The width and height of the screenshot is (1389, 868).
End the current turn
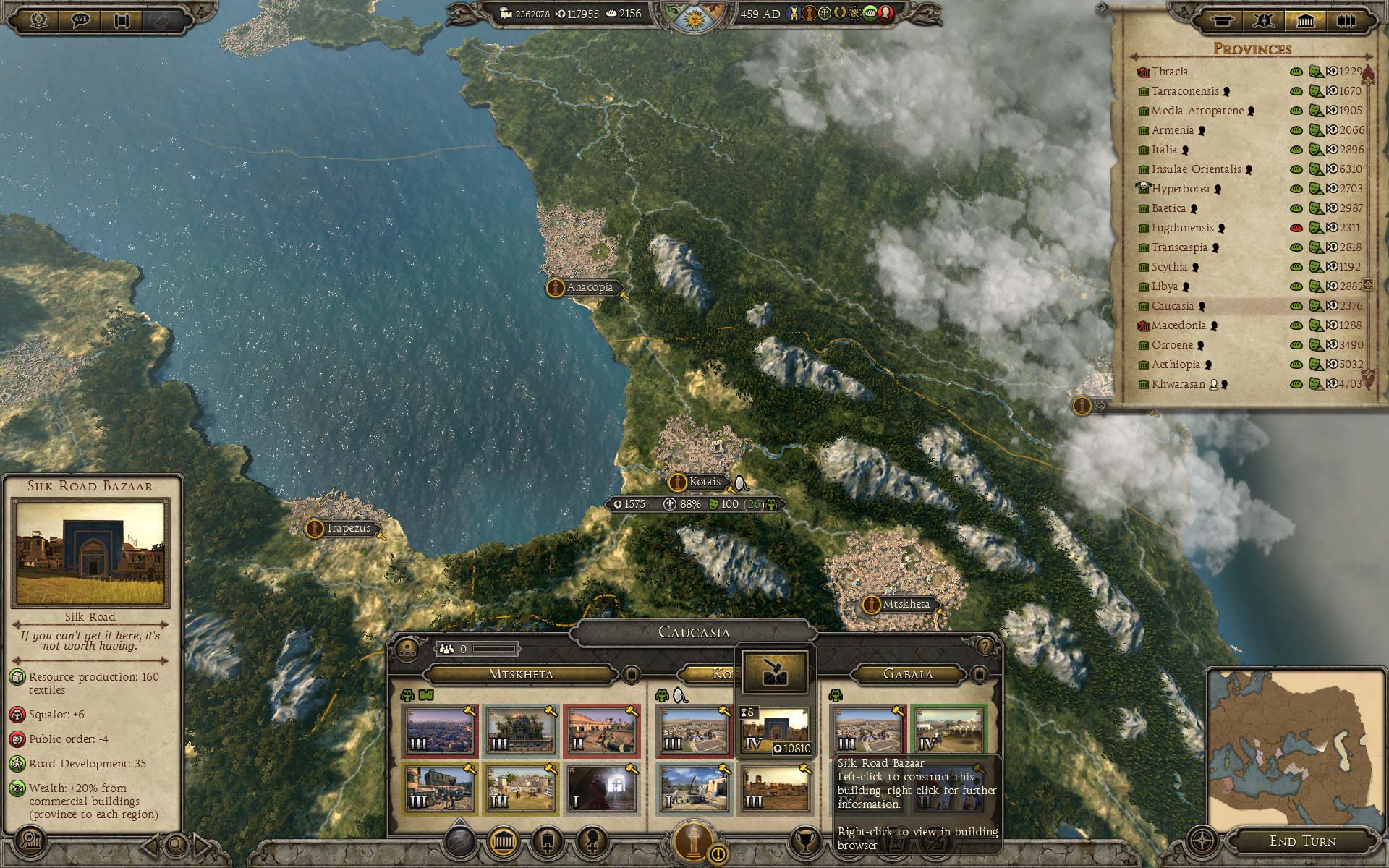(x=1302, y=841)
